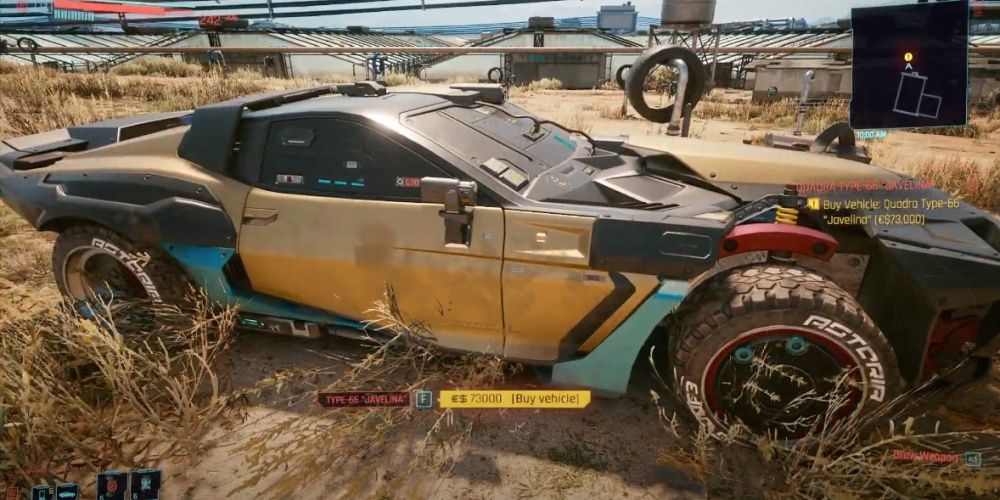Select the red grenade quick slot
Image resolution: width=1000 pixels, height=500 pixels.
pyautogui.click(x=112, y=485)
